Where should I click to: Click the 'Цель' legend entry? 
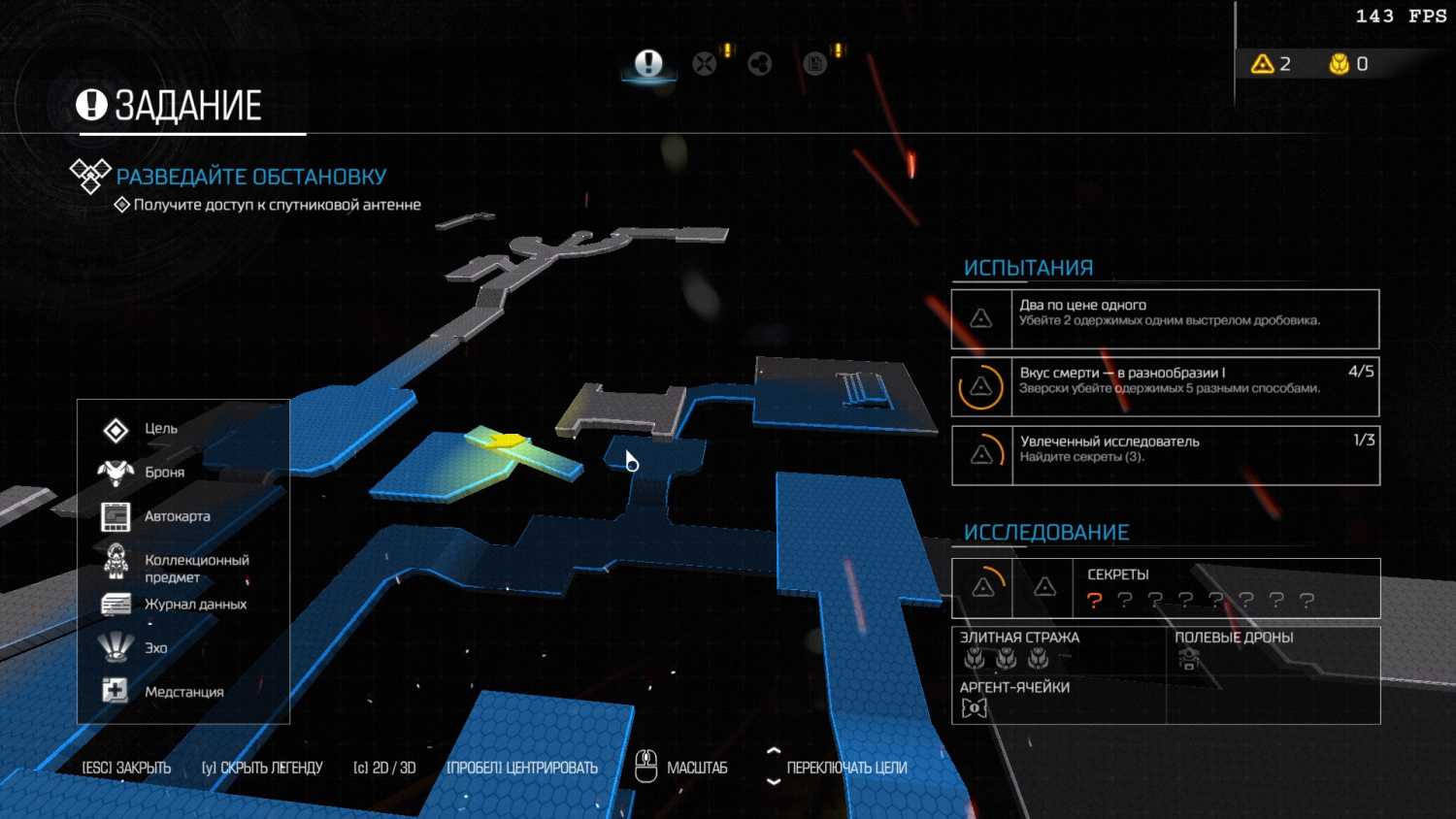(160, 429)
